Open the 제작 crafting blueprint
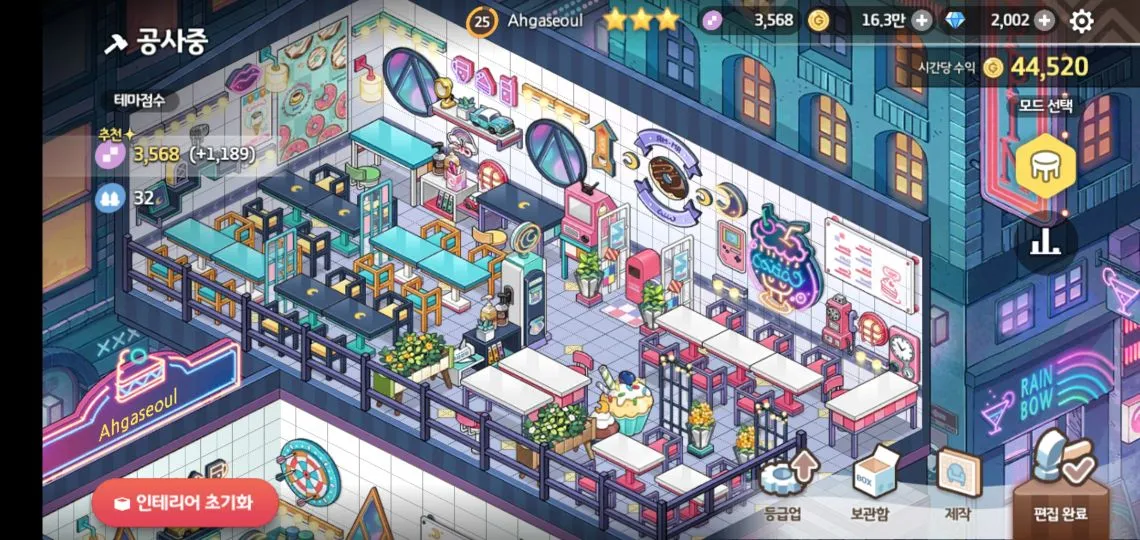 [957, 484]
